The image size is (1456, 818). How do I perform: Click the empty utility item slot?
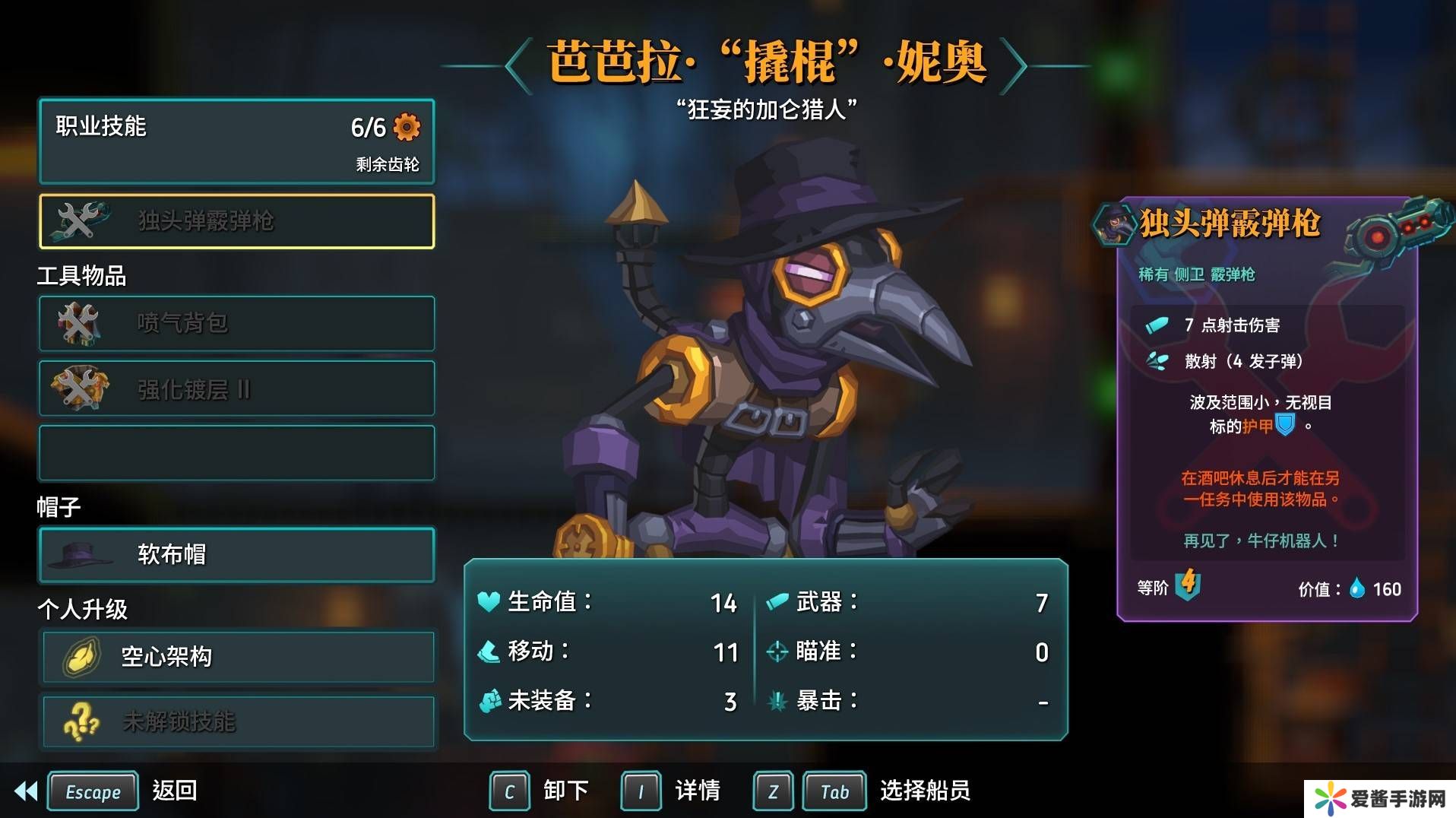click(236, 453)
